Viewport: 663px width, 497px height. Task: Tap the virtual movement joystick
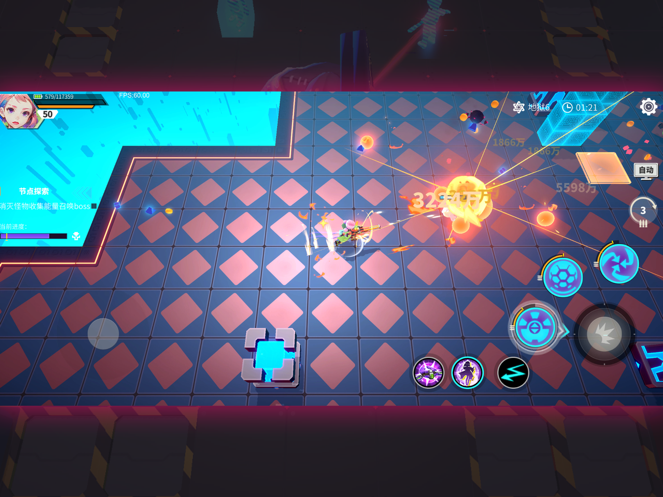point(103,333)
